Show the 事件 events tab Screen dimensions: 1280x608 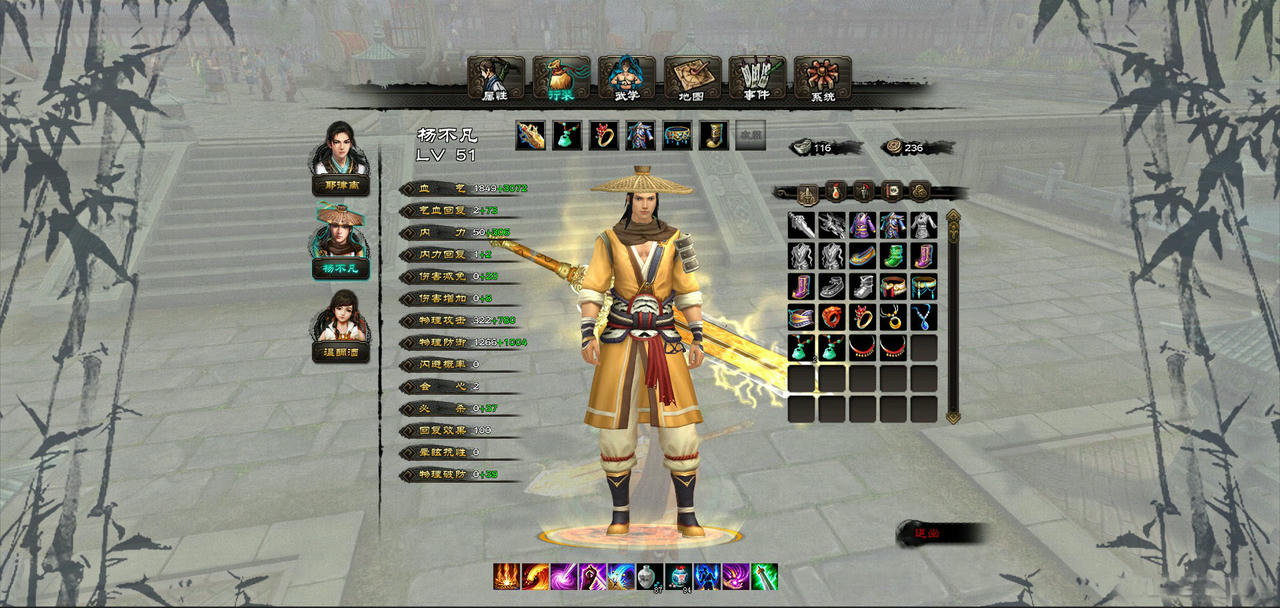[757, 78]
